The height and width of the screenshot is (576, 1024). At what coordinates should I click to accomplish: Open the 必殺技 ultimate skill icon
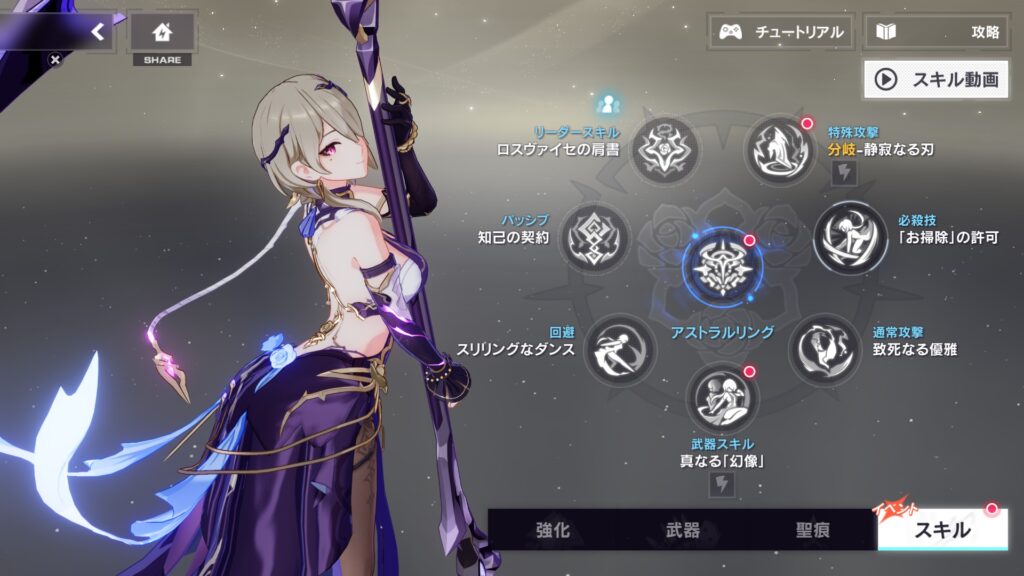850,238
